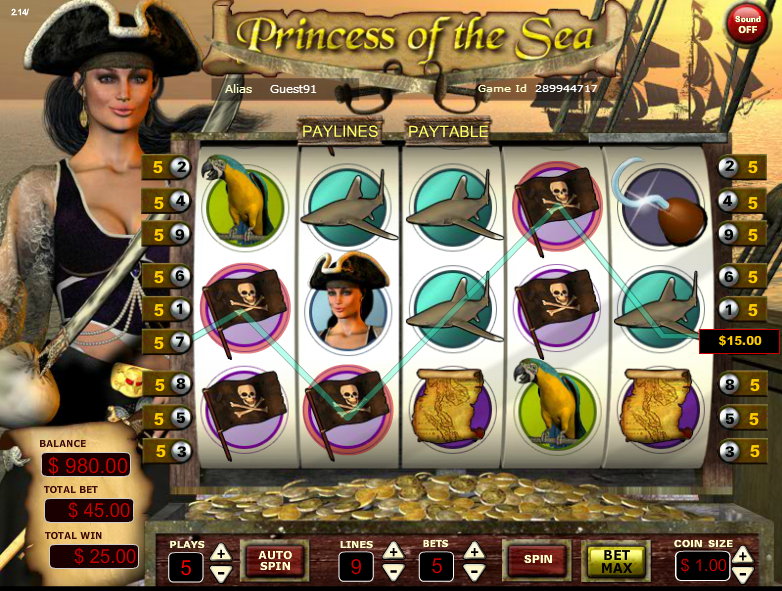Viewport: 782px width, 591px height.
Task: Decrease the Coin Size
Action: [742, 575]
